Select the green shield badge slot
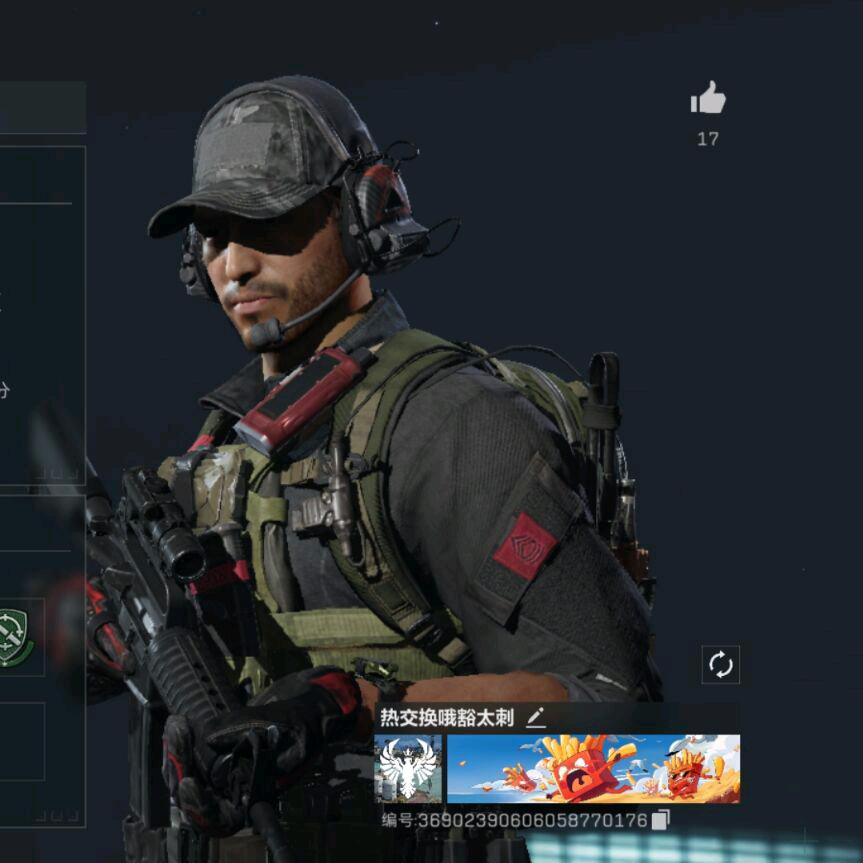 14,638
